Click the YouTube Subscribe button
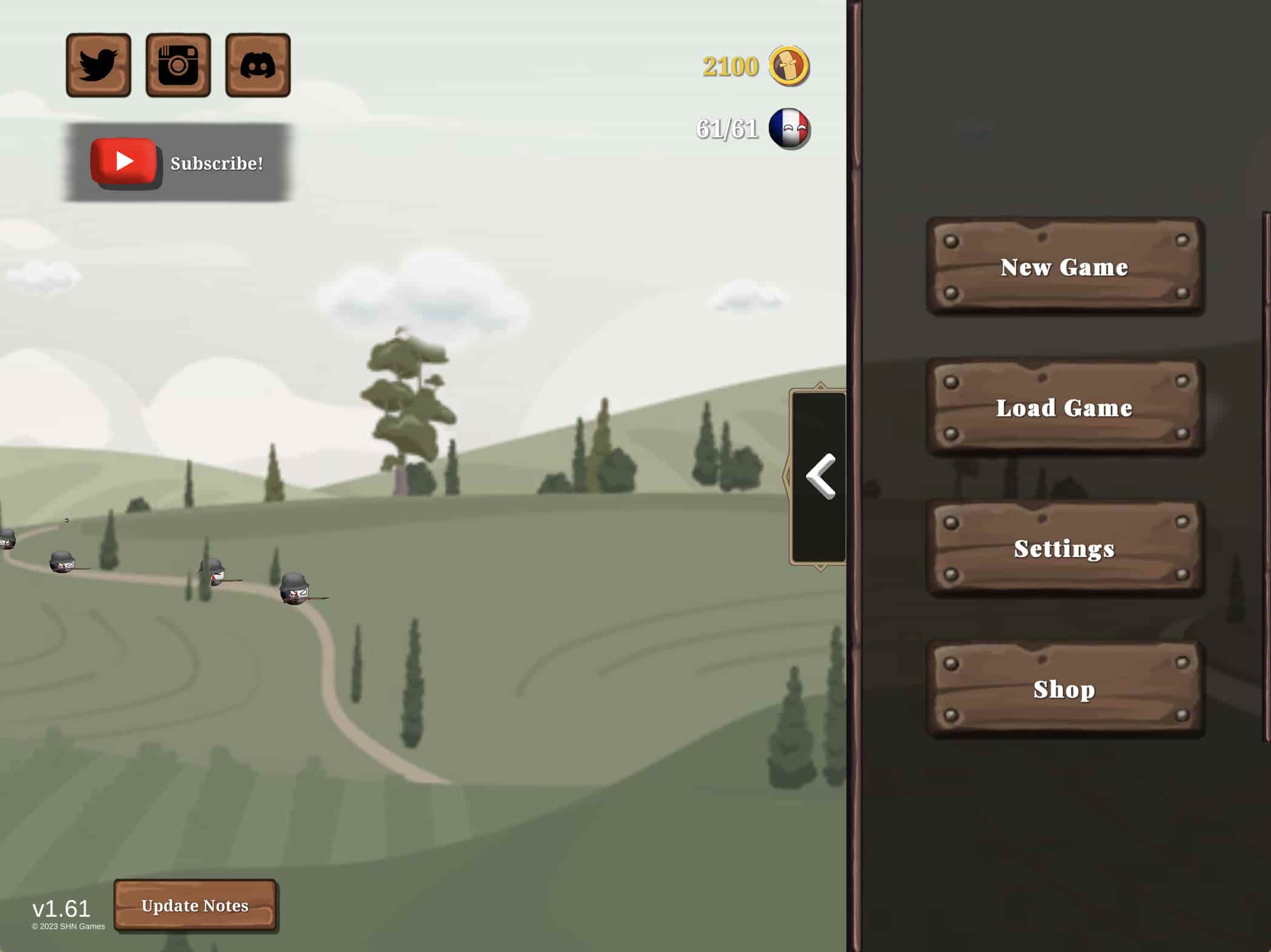 (x=178, y=163)
